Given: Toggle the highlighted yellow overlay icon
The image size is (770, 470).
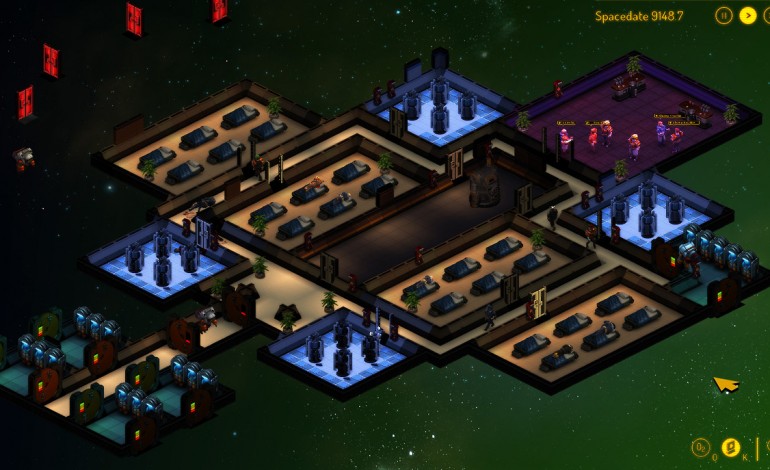Looking at the screenshot, I should point(732,446).
